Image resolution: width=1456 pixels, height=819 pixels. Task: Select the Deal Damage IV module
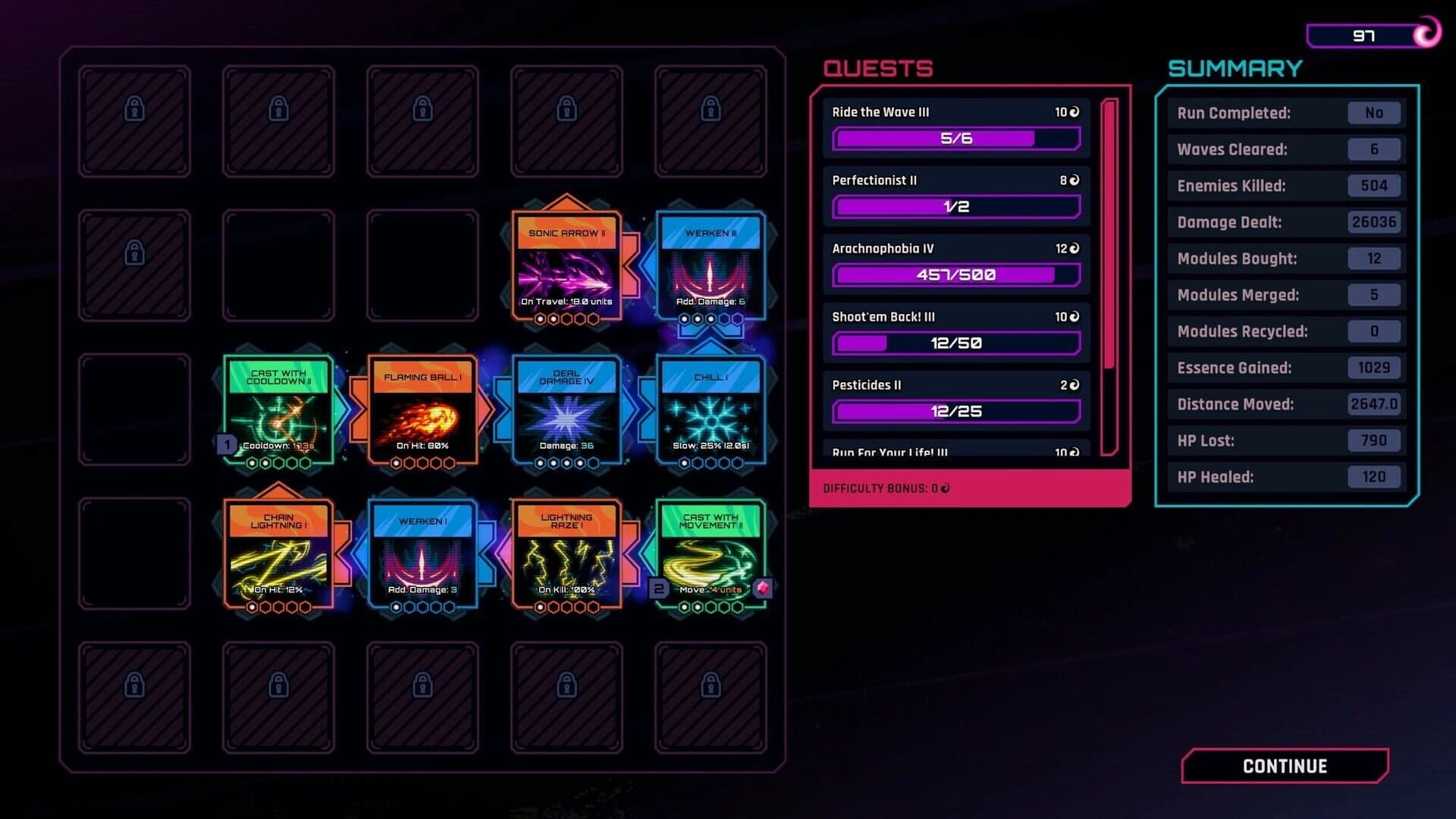pos(566,409)
